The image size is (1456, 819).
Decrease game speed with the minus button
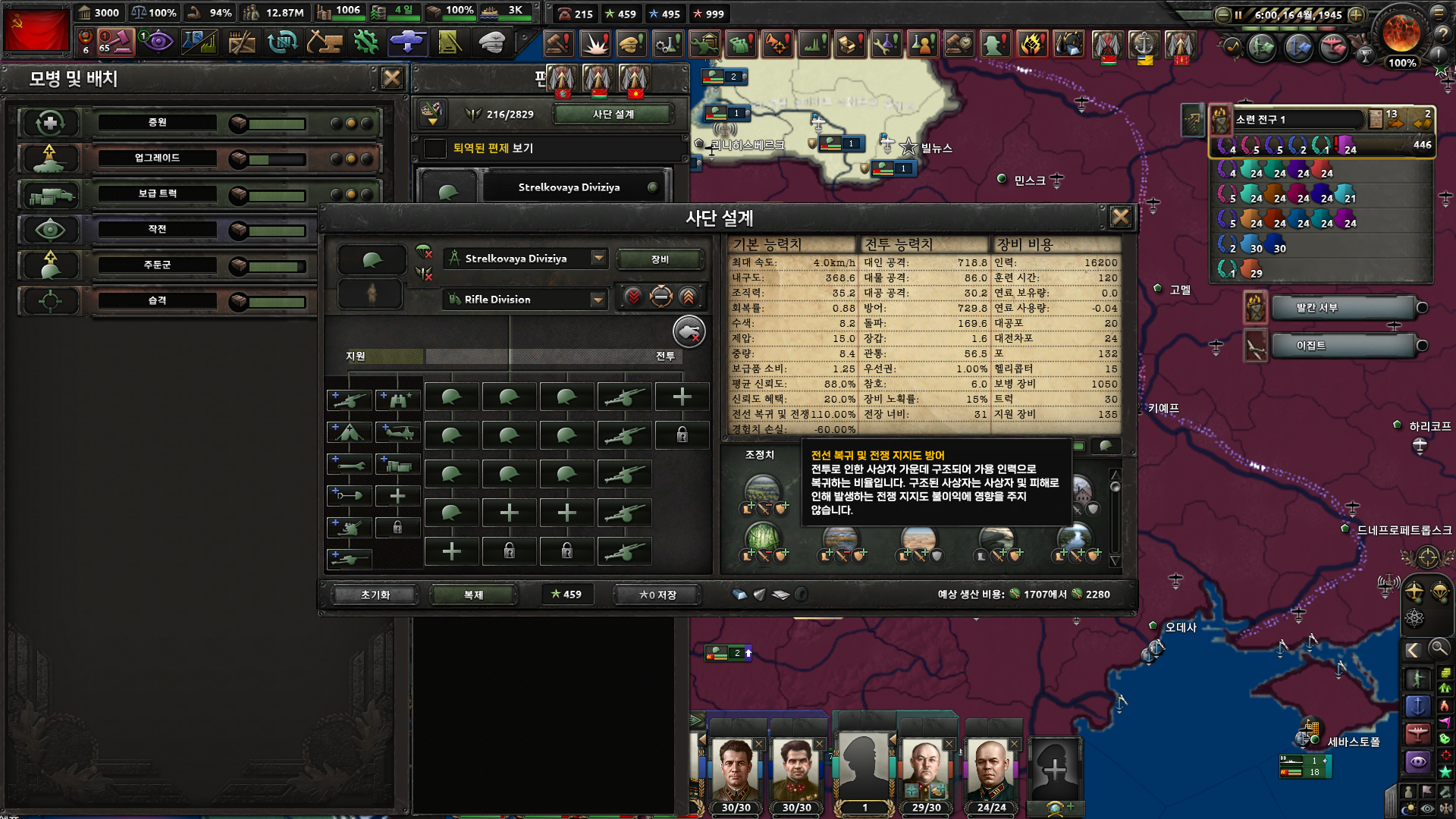point(1222,14)
